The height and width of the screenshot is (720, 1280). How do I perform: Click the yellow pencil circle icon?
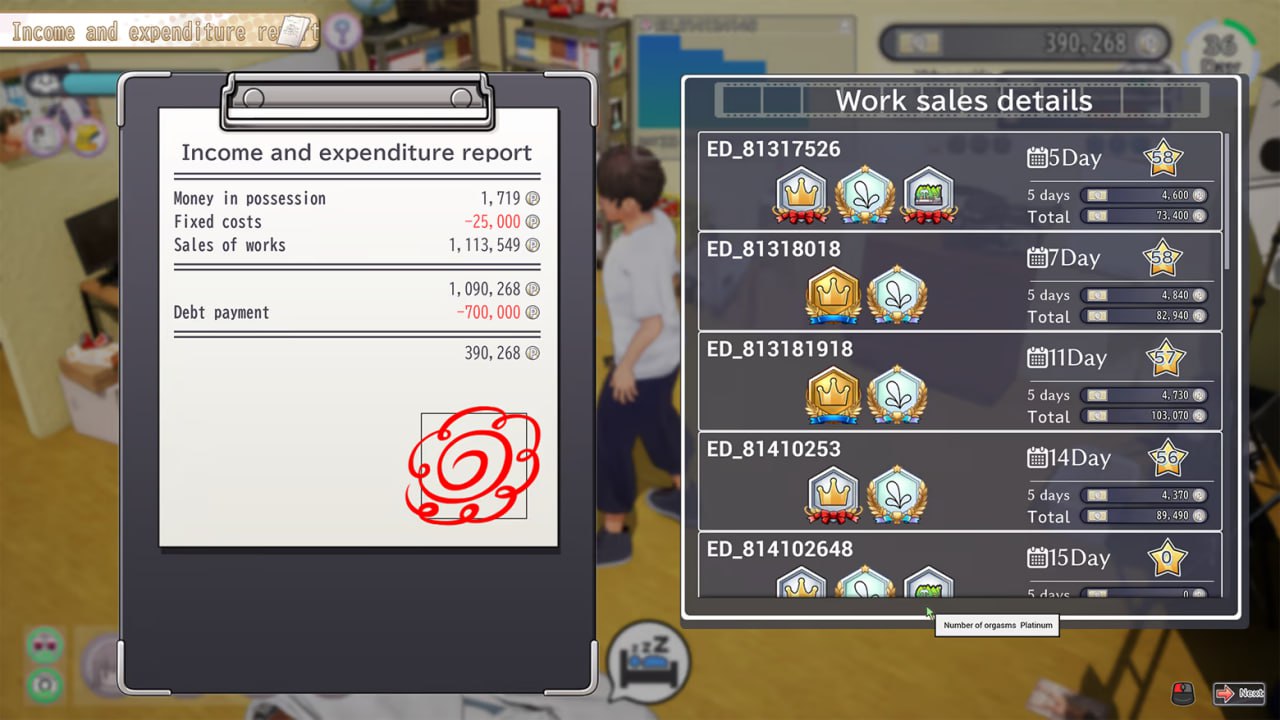tap(88, 137)
